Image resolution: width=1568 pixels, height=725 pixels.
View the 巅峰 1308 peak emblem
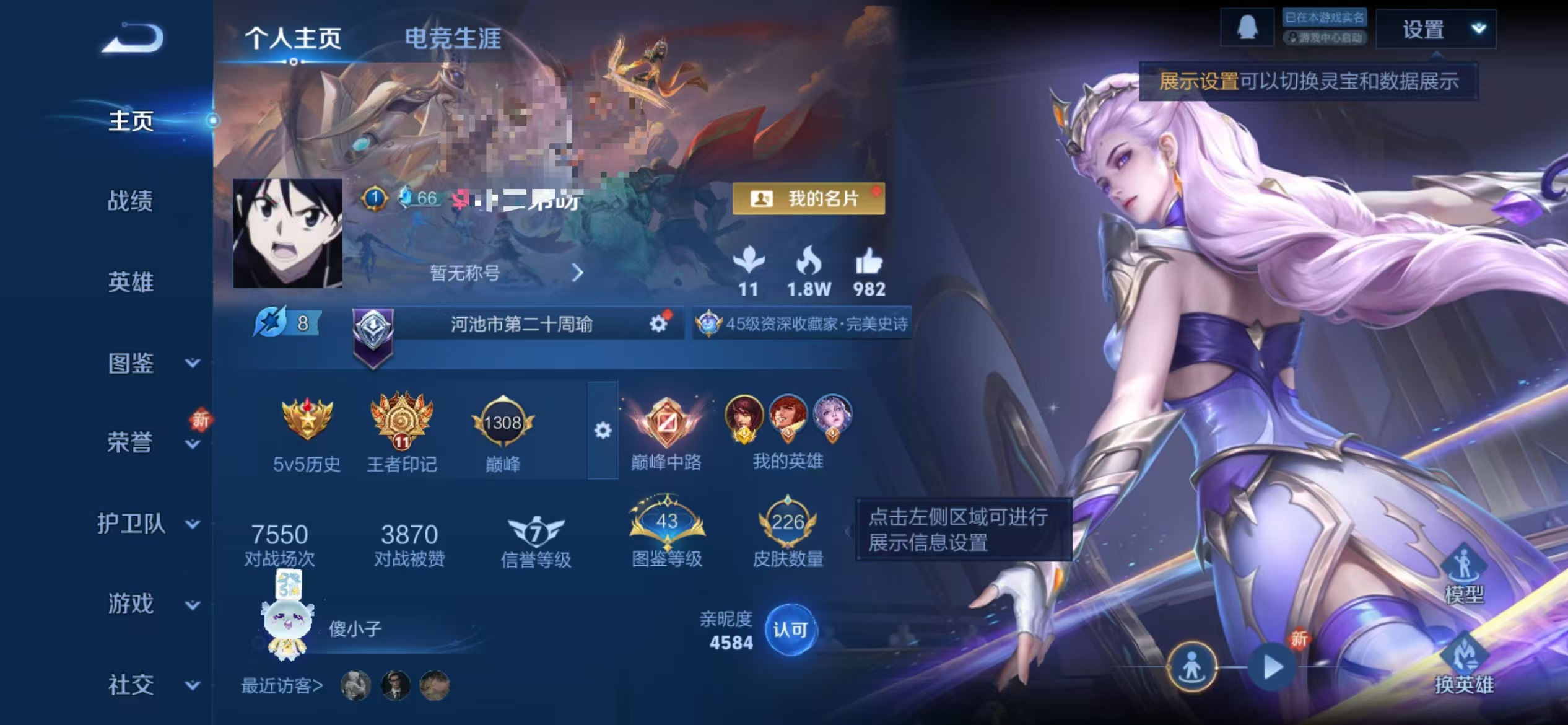pyautogui.click(x=503, y=423)
